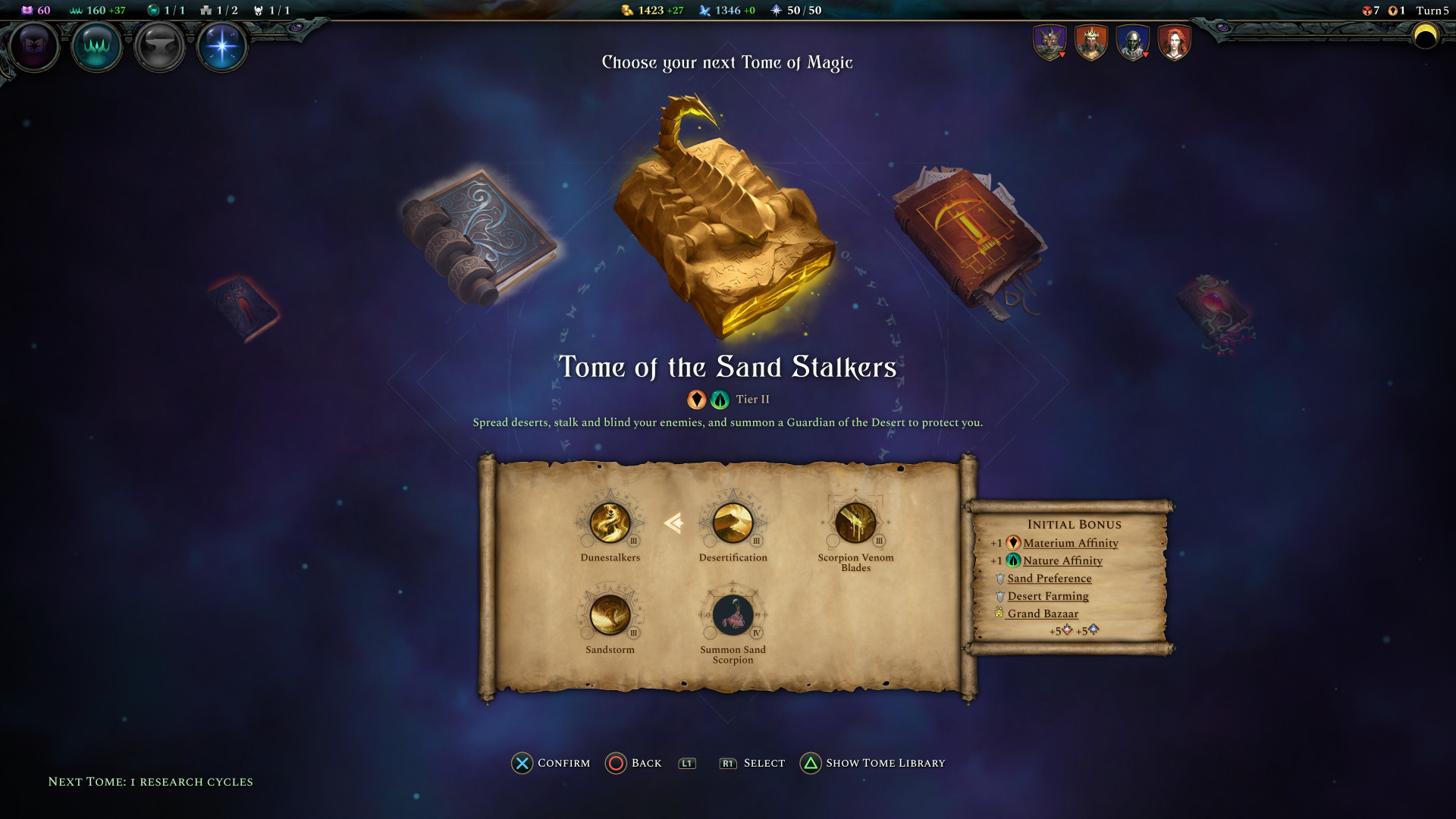1456x819 pixels.
Task: Open the anvil production menu
Action: 159,46
